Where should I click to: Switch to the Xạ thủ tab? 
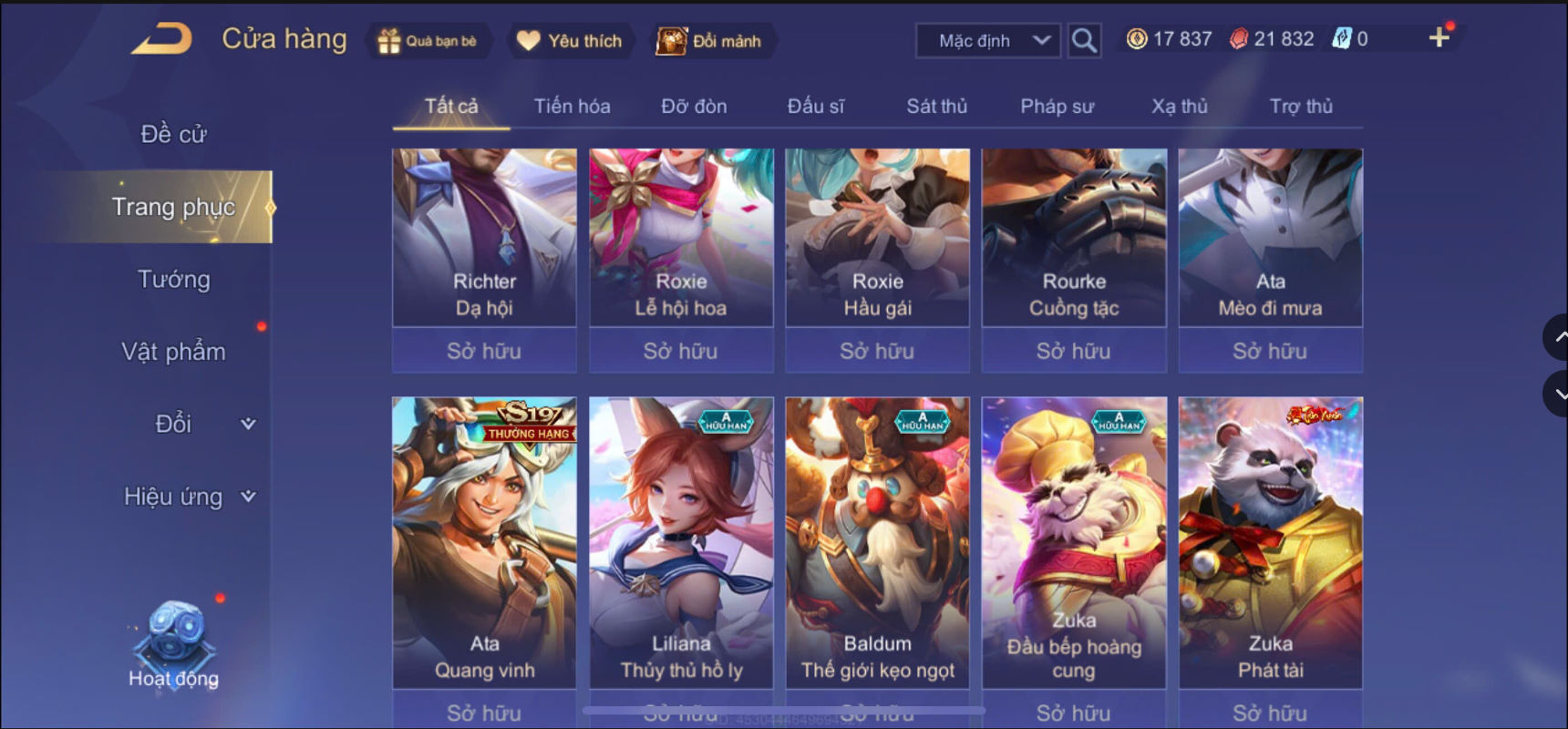(1179, 106)
